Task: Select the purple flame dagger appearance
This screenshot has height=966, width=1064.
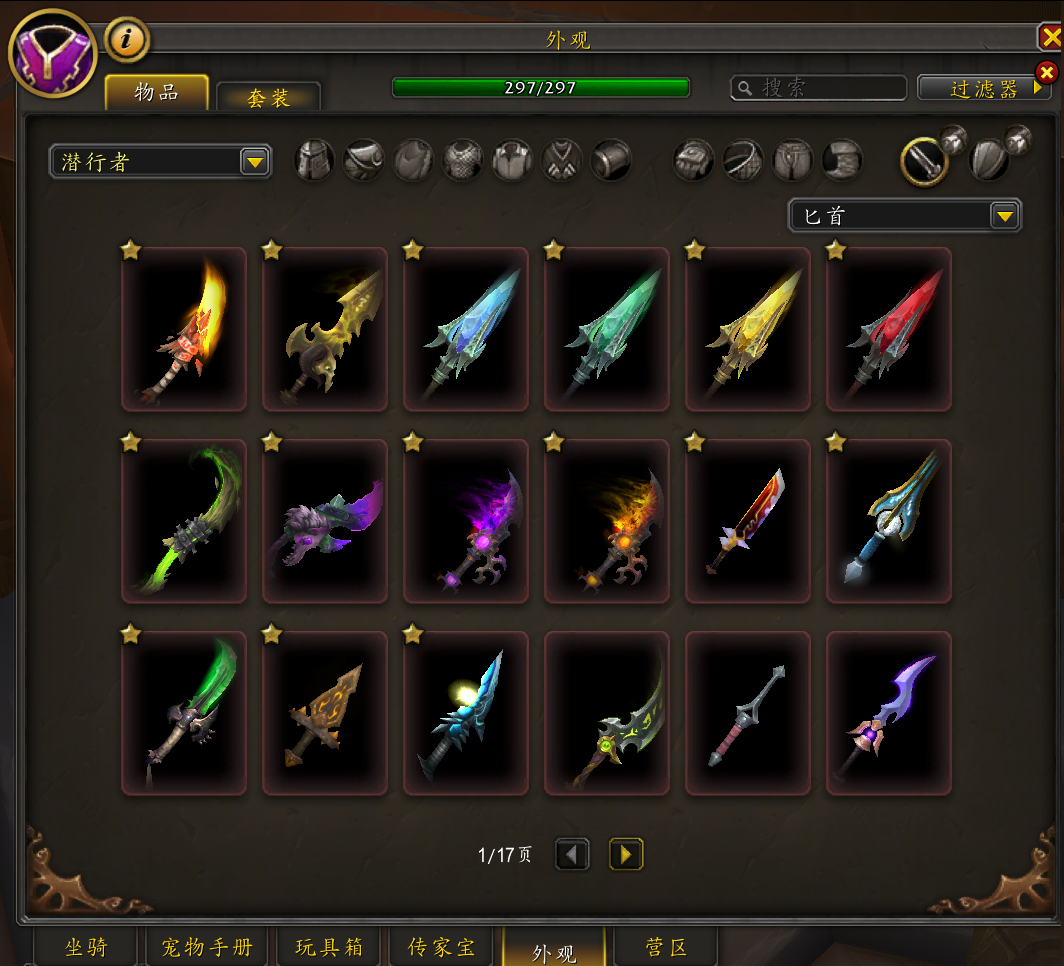Action: (x=466, y=521)
